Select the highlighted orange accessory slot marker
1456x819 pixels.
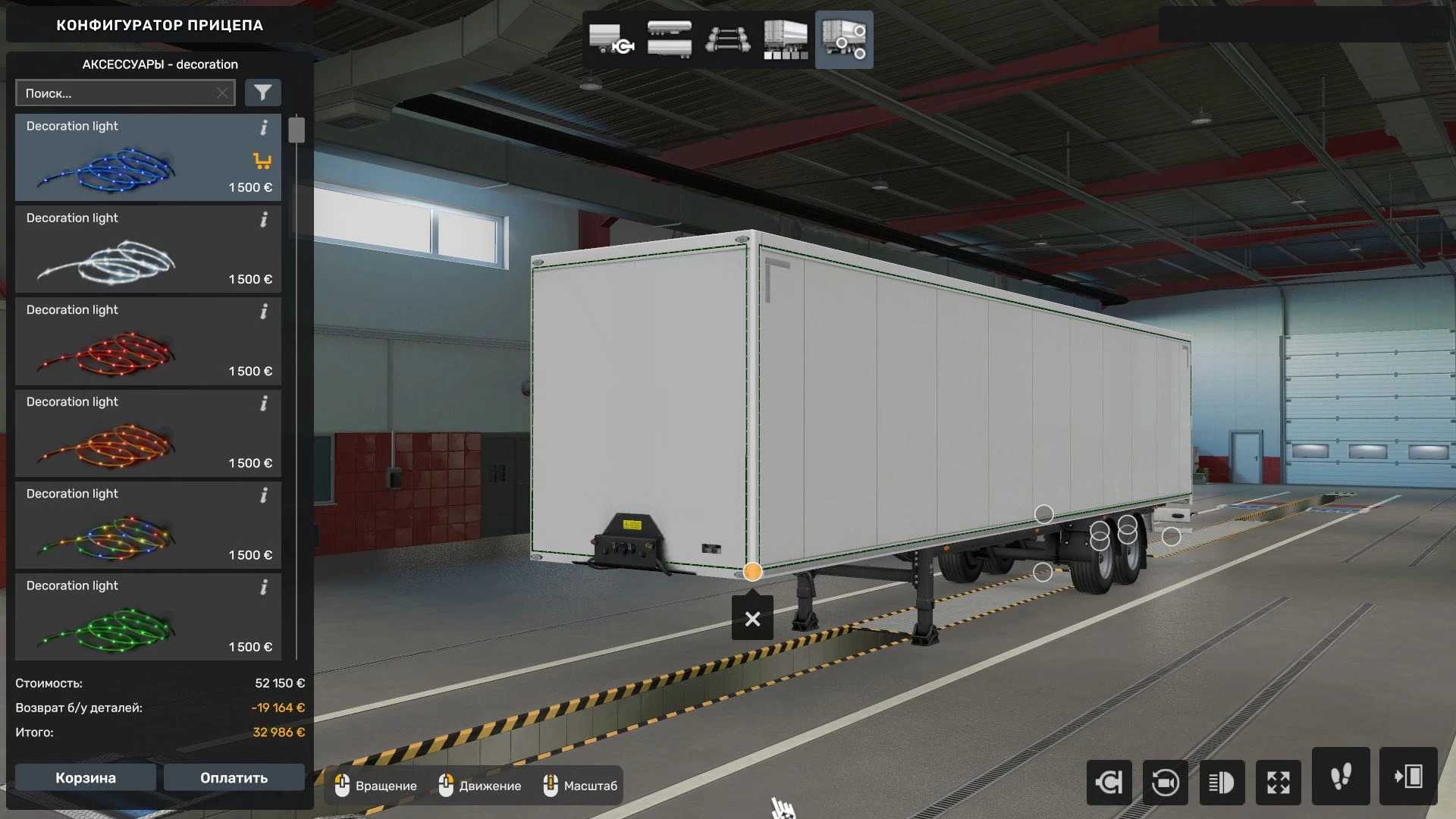[x=752, y=572]
